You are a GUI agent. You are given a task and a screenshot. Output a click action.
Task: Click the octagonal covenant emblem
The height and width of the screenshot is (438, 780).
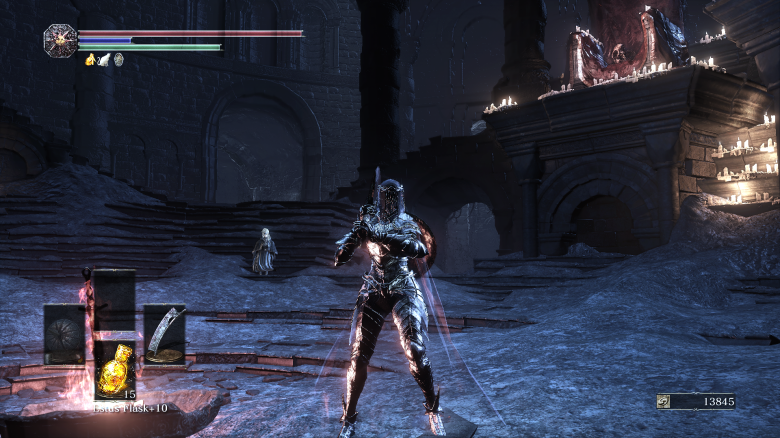point(60,40)
